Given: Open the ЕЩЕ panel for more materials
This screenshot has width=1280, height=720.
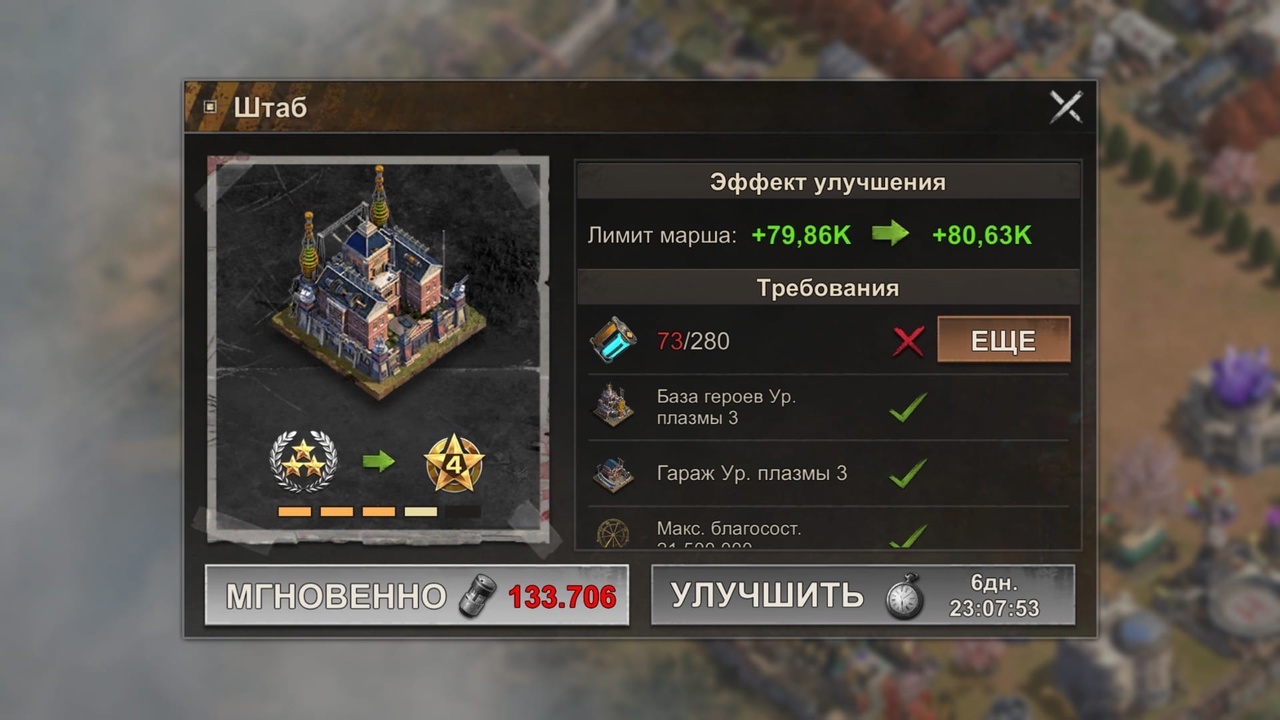Looking at the screenshot, I should coord(1003,340).
